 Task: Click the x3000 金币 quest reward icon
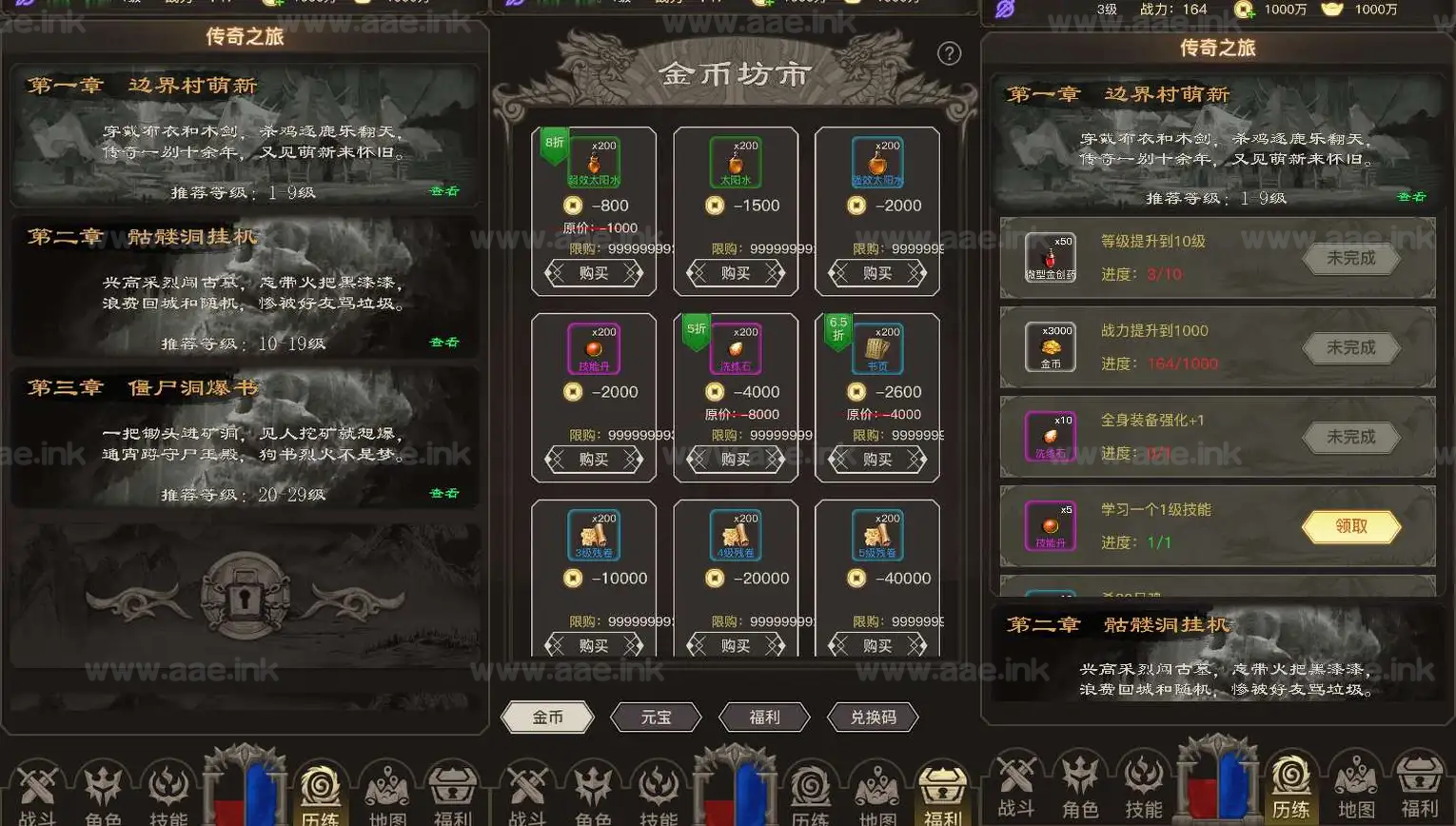coord(1050,347)
